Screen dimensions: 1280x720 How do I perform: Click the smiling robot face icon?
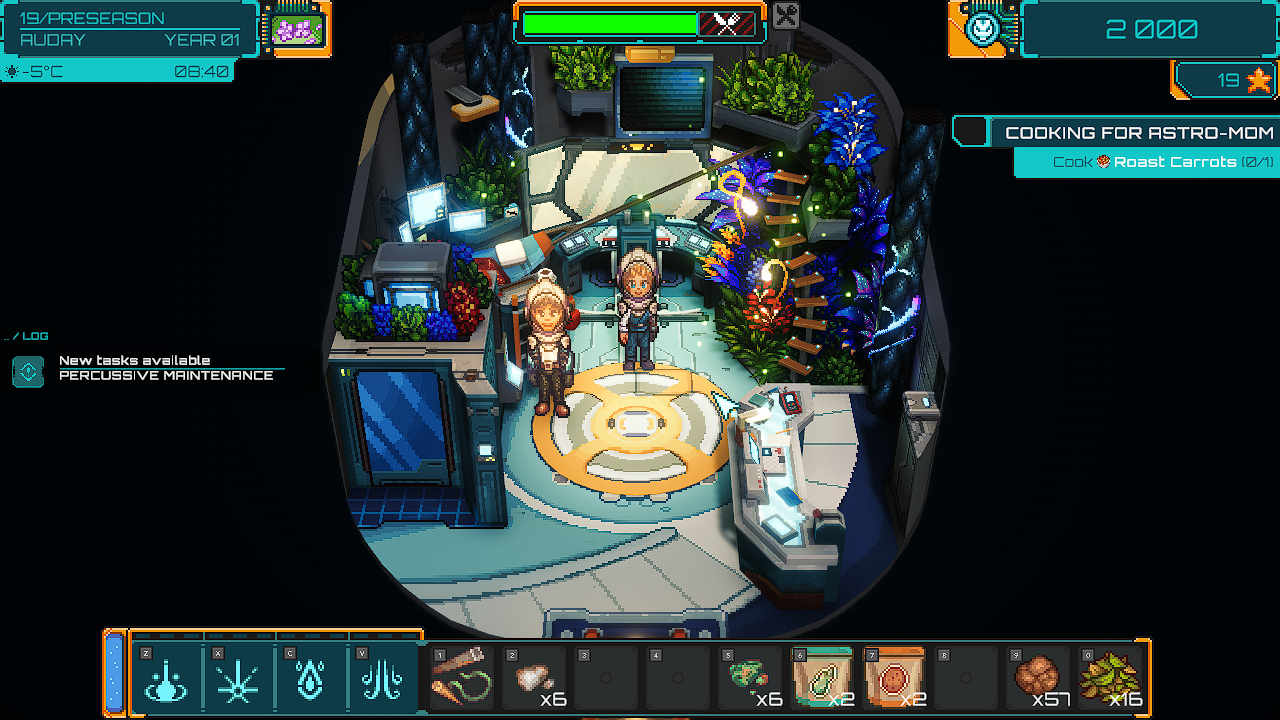pyautogui.click(x=982, y=28)
